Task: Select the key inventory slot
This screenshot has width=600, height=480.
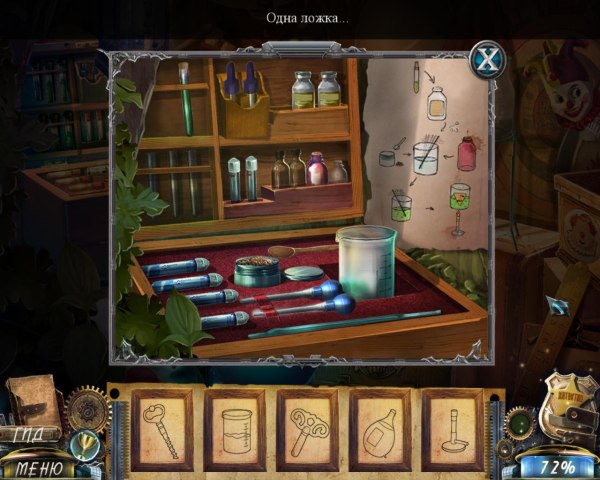Action: (x=163, y=429)
